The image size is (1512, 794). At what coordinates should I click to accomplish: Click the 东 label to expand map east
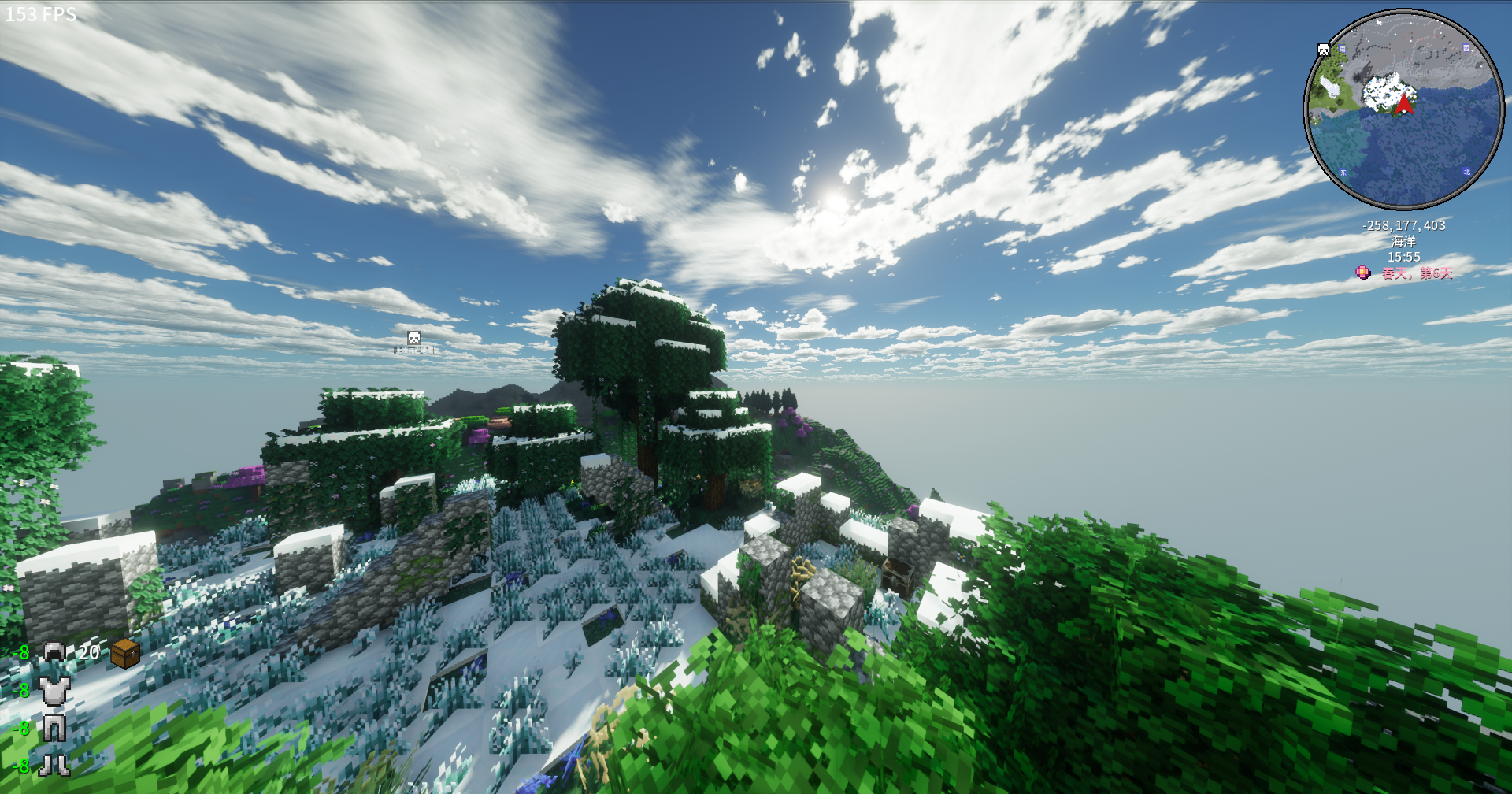1343,172
